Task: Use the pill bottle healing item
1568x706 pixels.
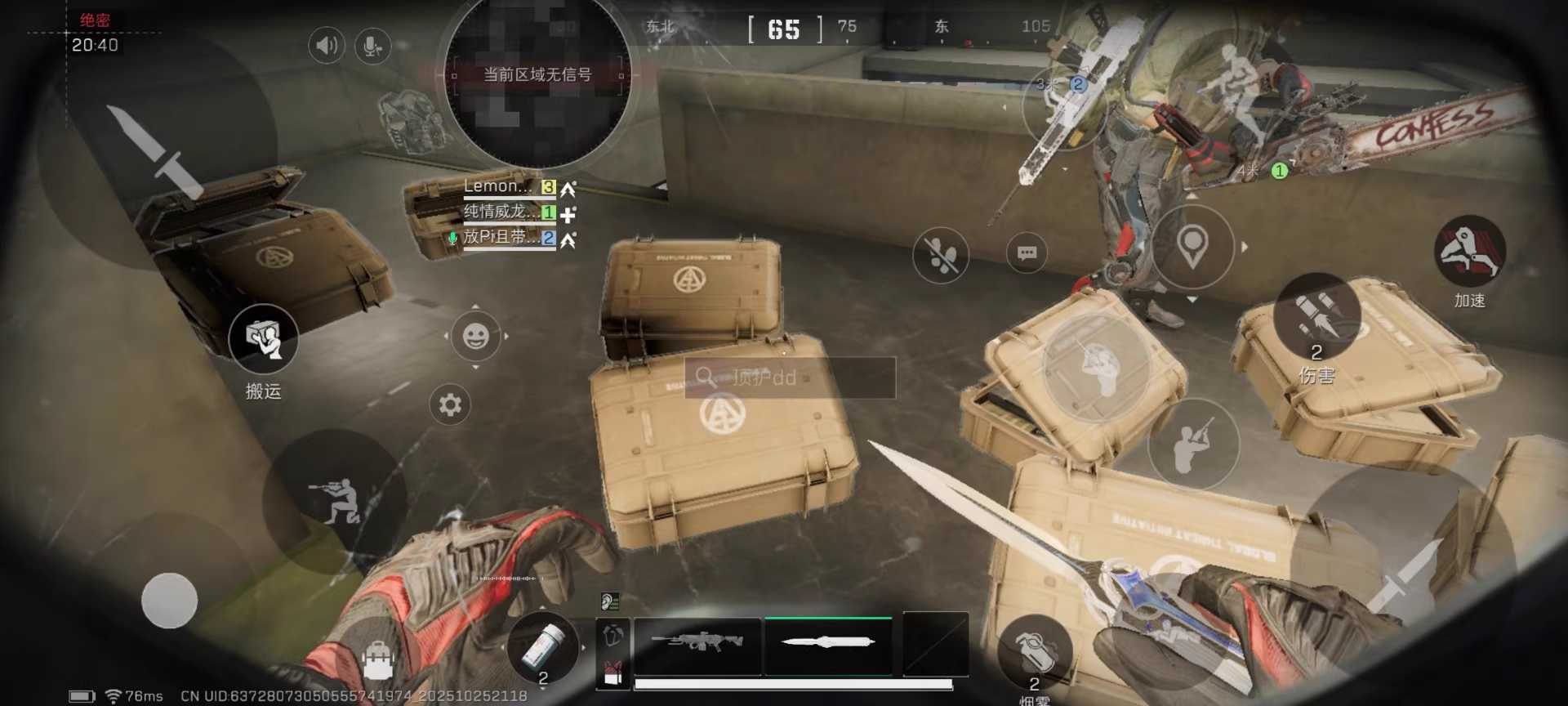Action: click(x=543, y=646)
